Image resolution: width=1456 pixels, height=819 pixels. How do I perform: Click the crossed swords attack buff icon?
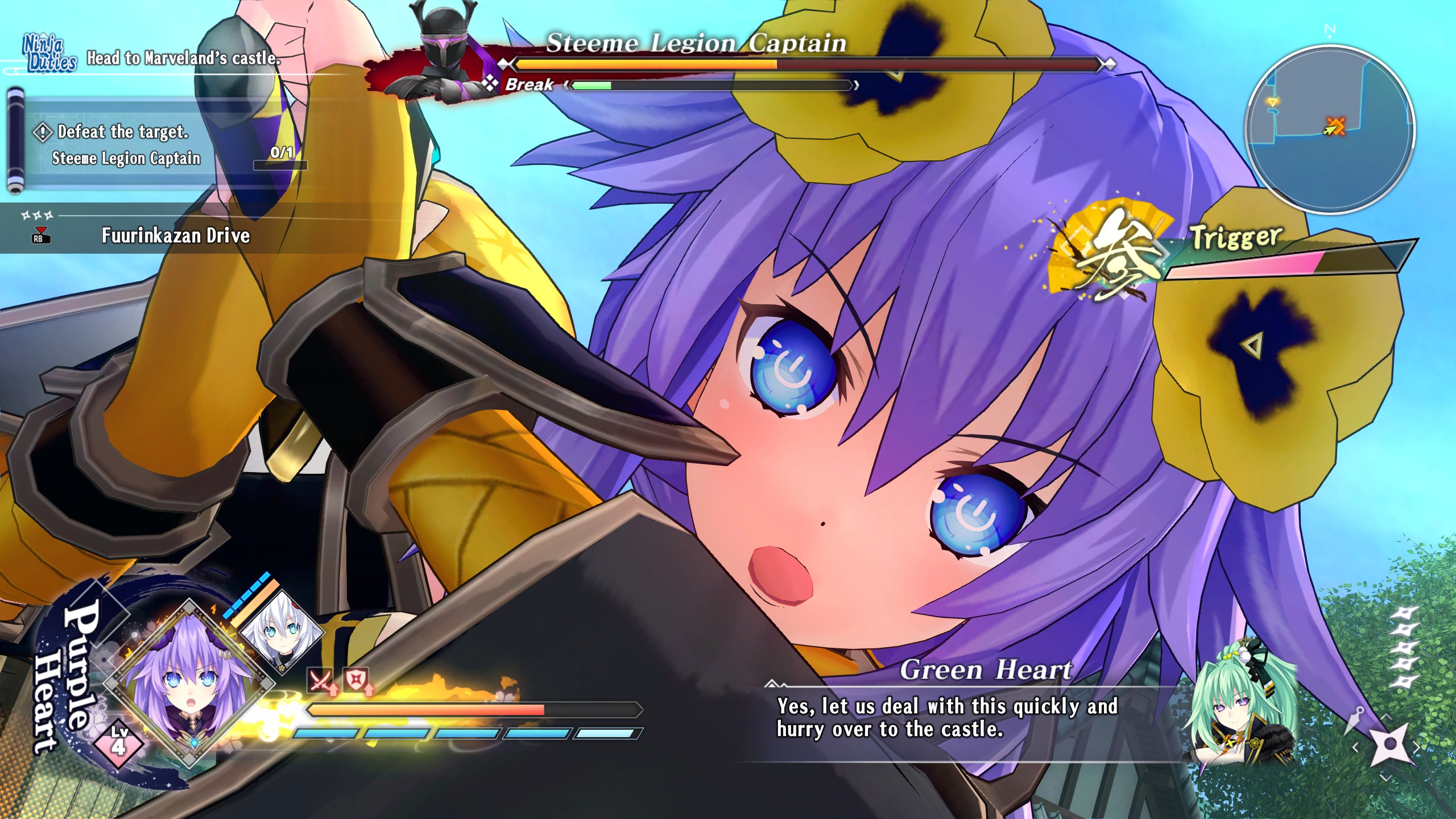pyautogui.click(x=321, y=681)
